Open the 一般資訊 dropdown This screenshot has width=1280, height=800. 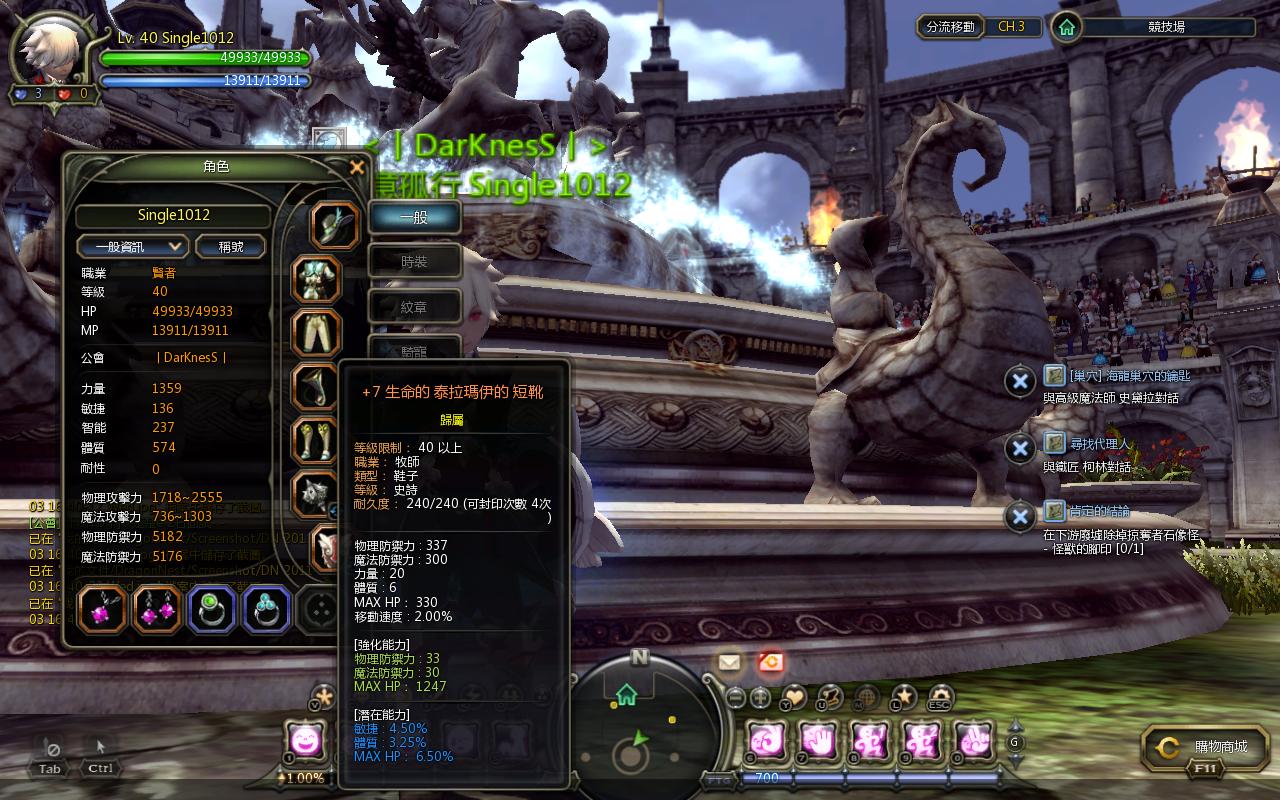133,246
